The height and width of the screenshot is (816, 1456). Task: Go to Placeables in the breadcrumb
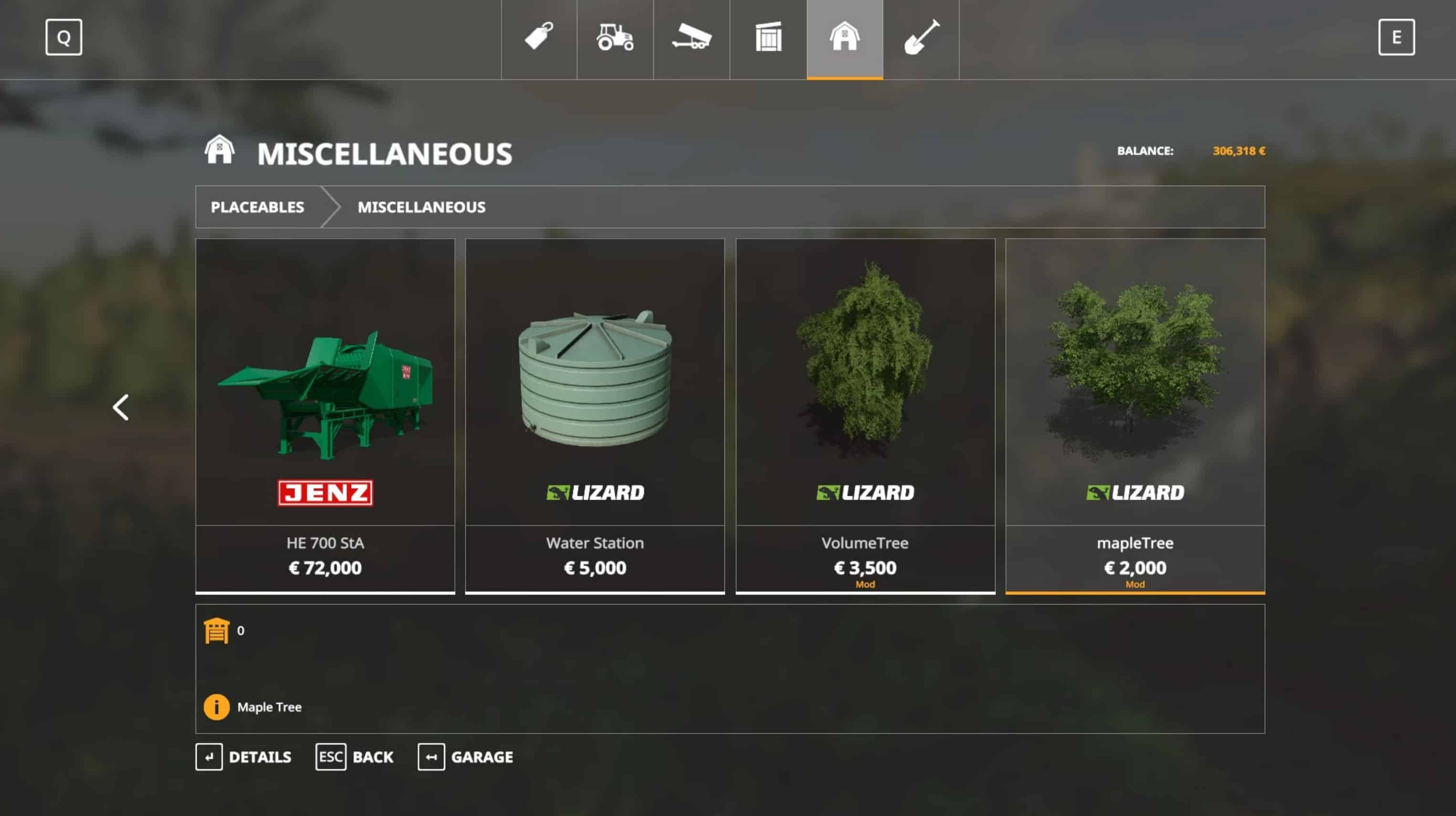click(257, 208)
